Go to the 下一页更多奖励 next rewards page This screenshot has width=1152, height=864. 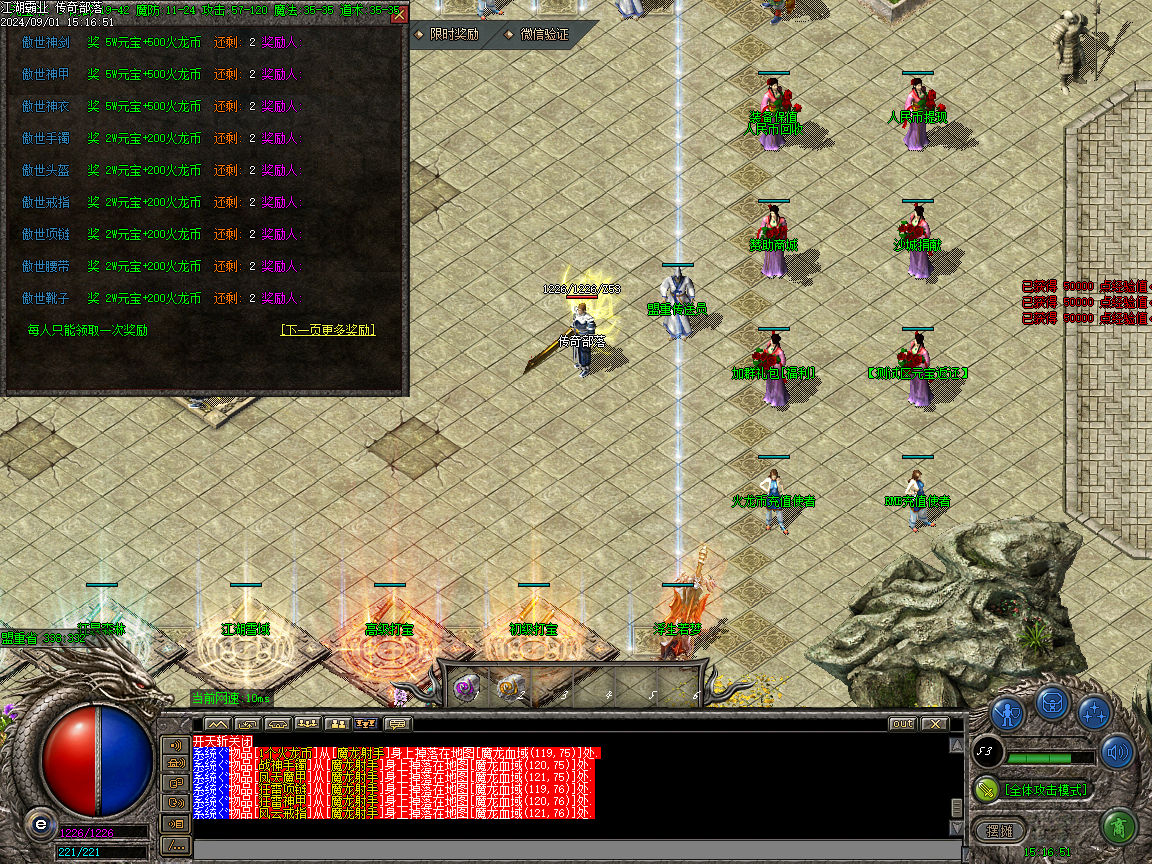pyautogui.click(x=328, y=330)
